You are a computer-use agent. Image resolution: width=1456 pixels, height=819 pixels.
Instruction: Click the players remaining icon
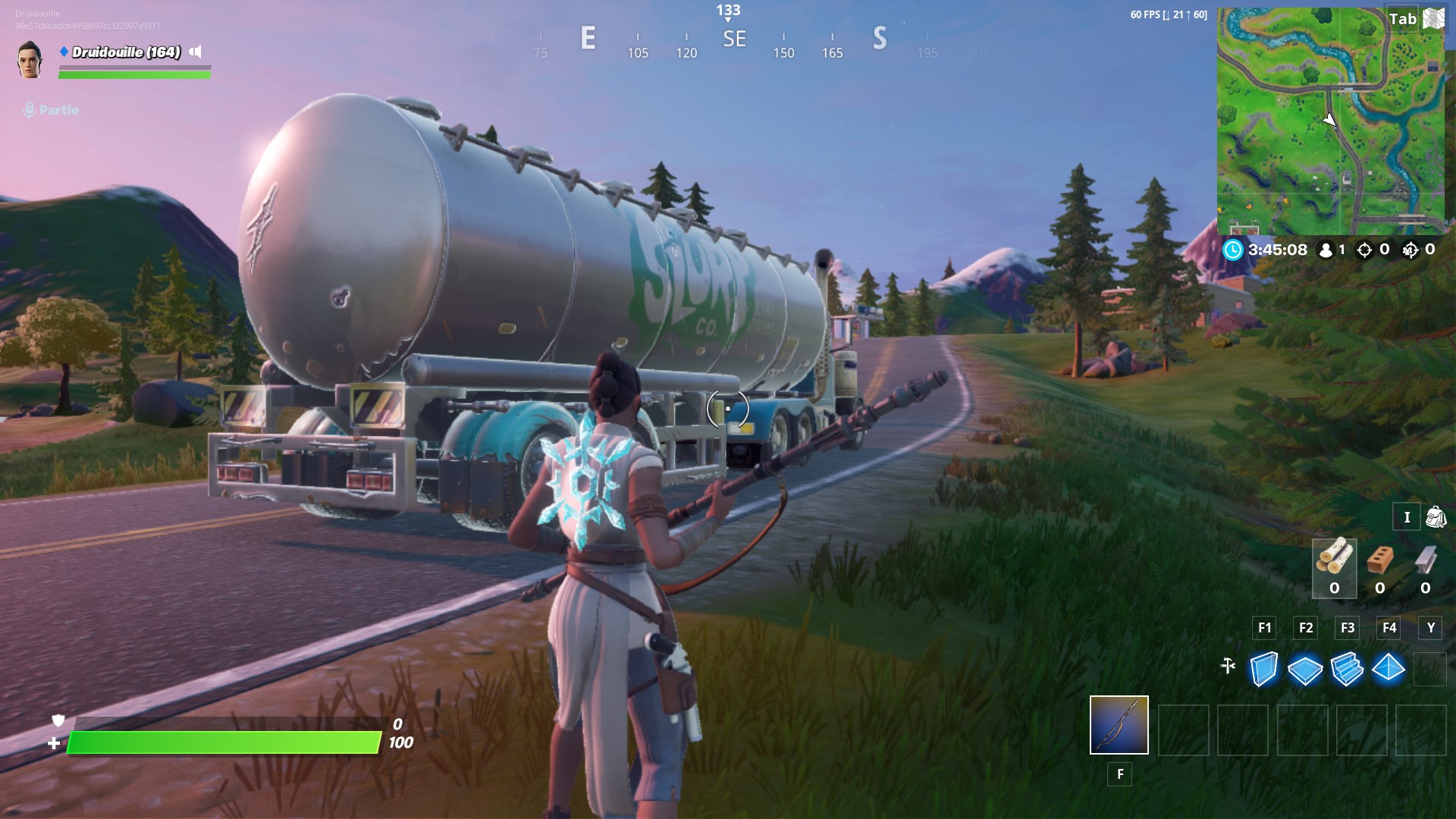coord(1324,250)
